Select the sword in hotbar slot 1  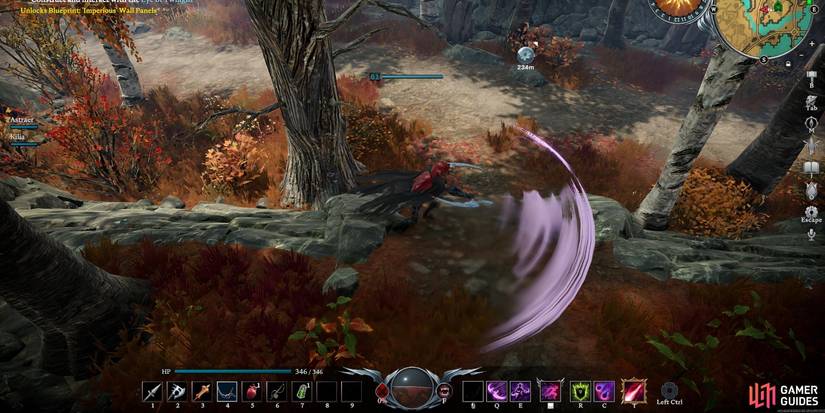click(152, 391)
